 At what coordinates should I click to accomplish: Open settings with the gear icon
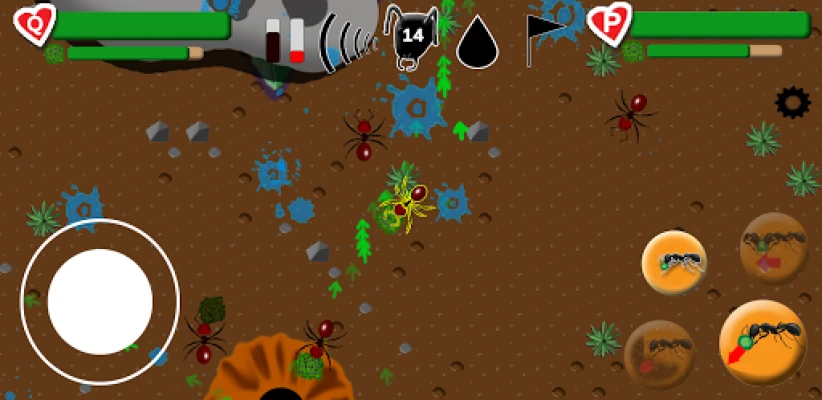(x=793, y=101)
